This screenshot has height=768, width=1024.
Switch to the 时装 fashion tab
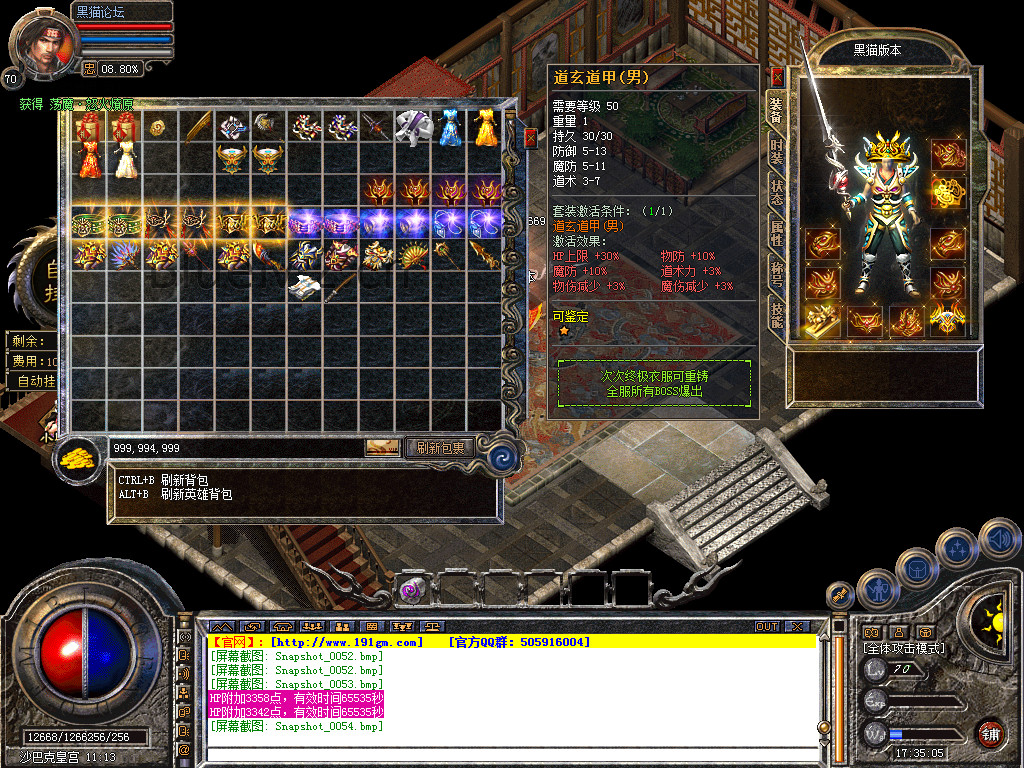[x=776, y=151]
